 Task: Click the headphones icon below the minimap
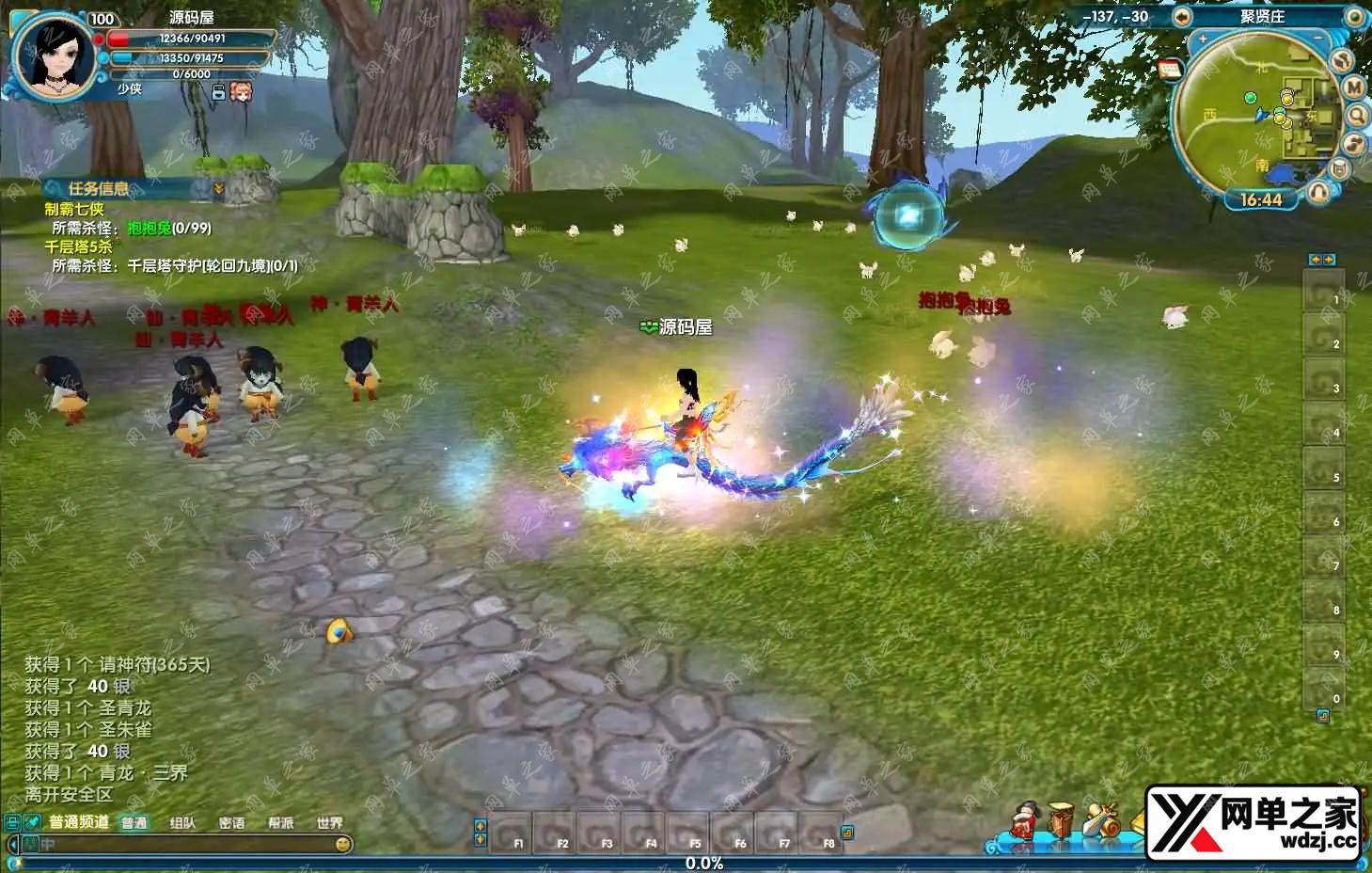[1319, 192]
